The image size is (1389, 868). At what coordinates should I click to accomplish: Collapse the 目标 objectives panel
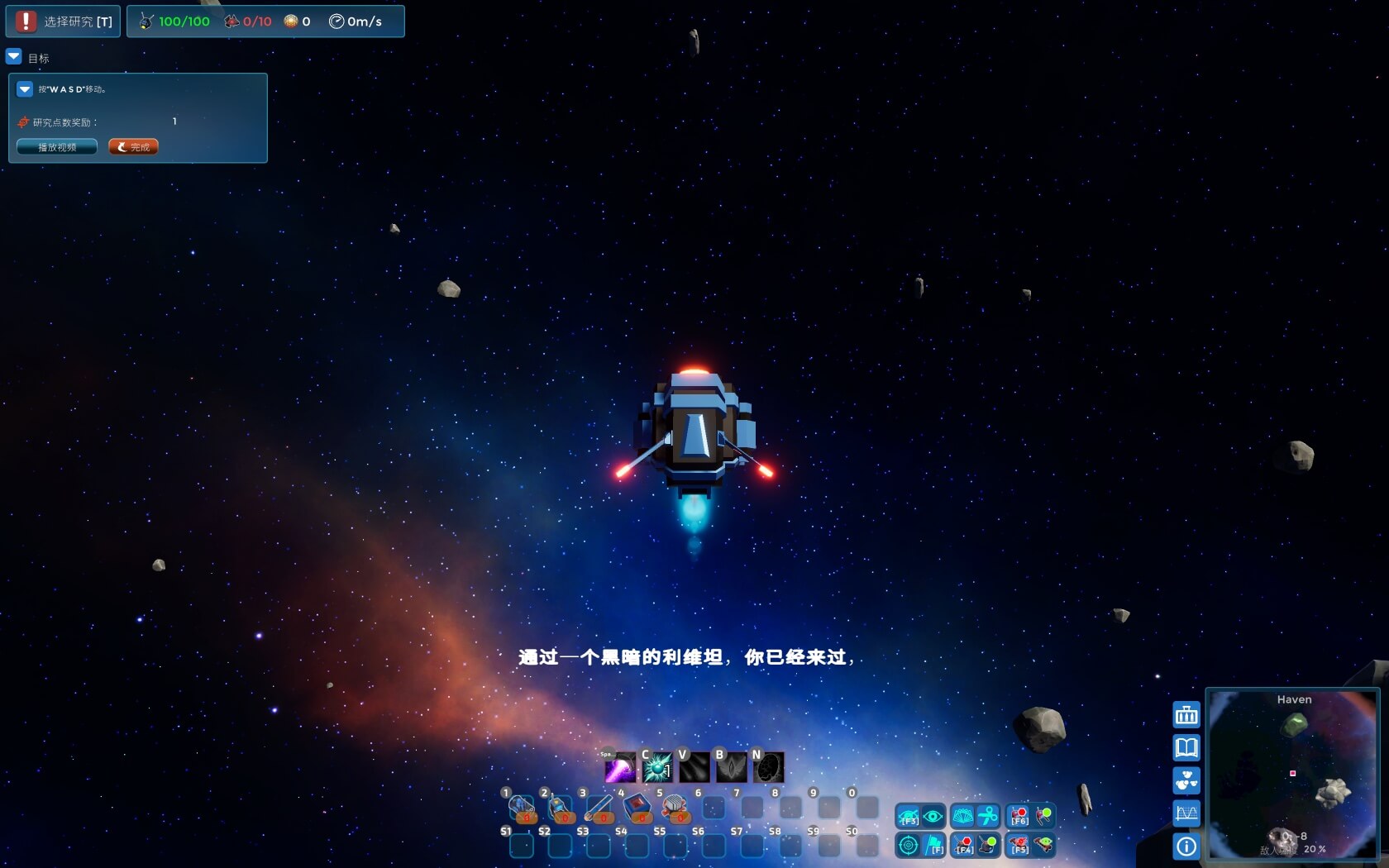13,56
